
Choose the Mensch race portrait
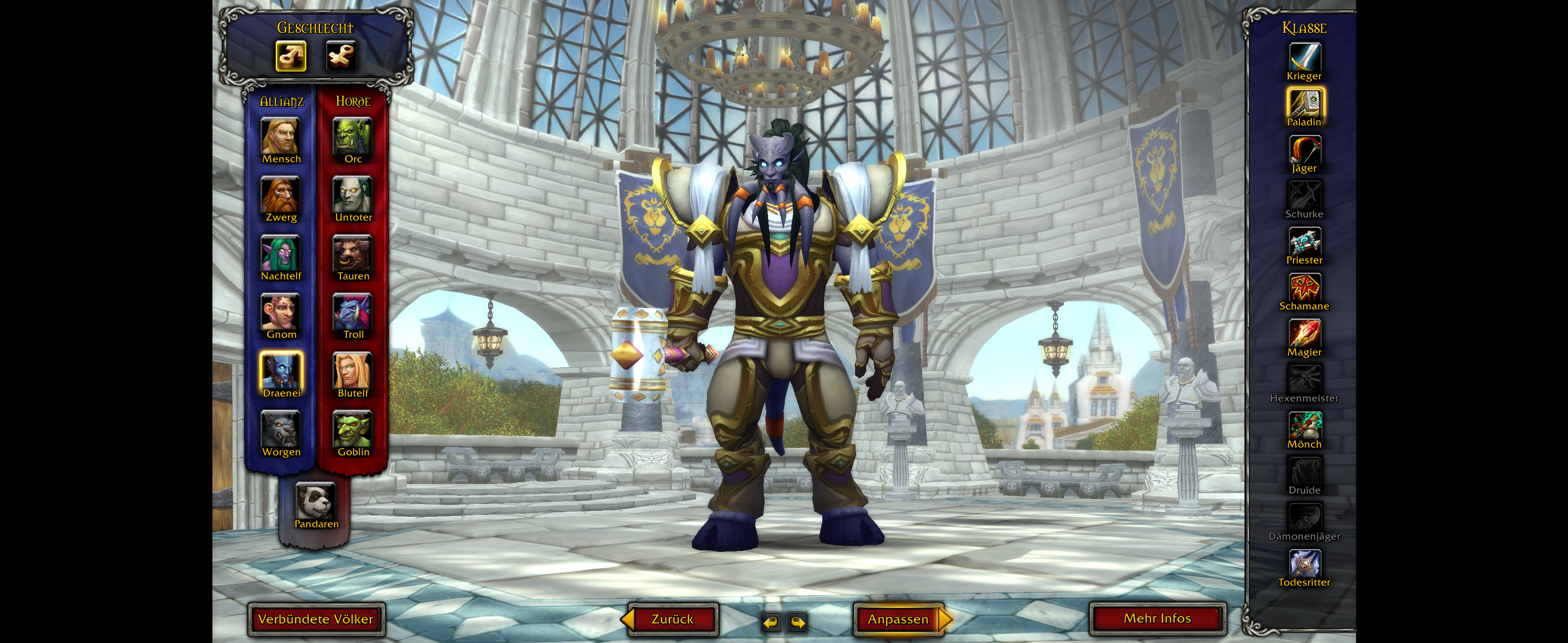coord(281,136)
